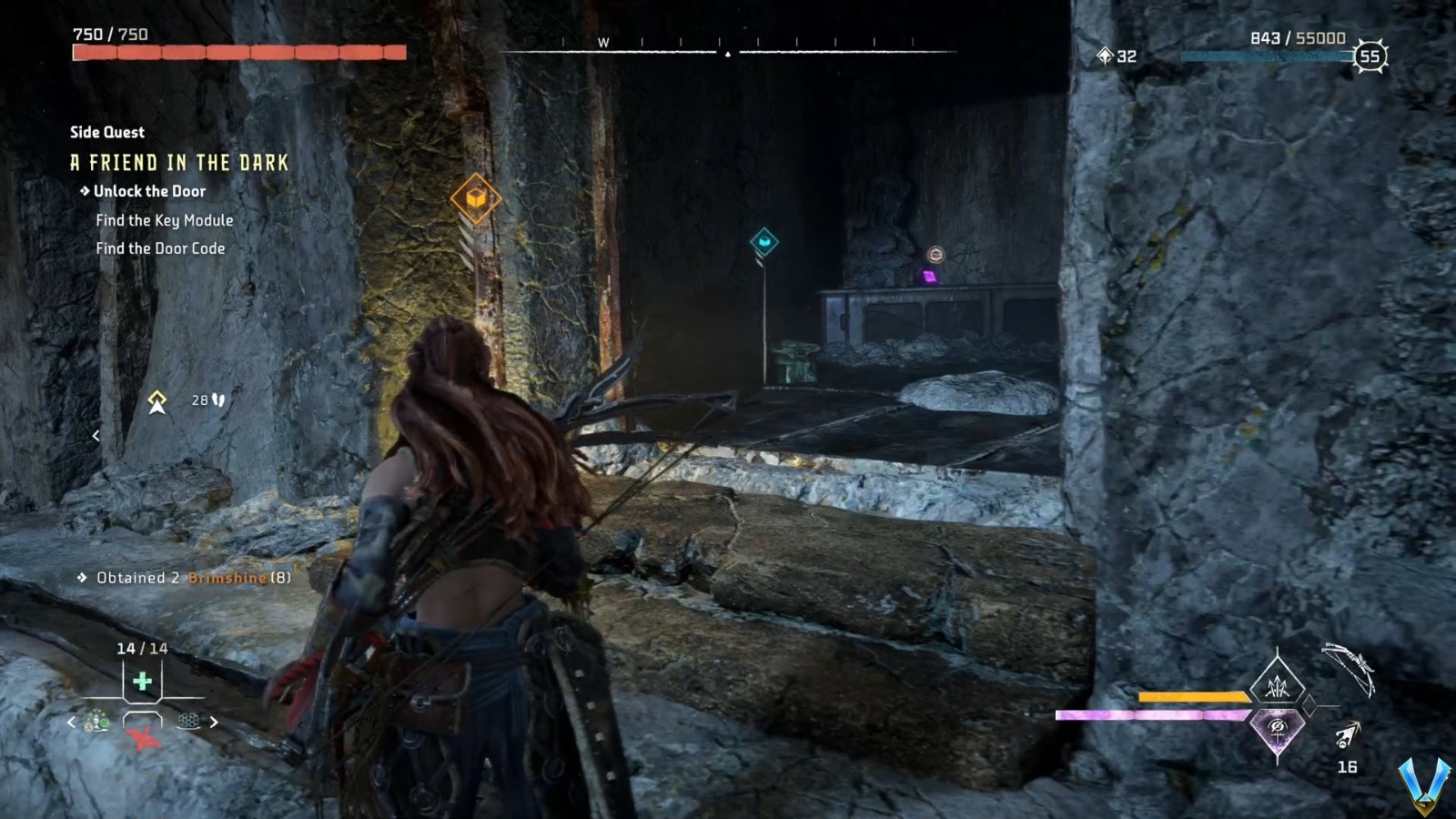Click the potions pouch icon left of the crosshair
Screen dimensions: 1456x819
(x=96, y=721)
